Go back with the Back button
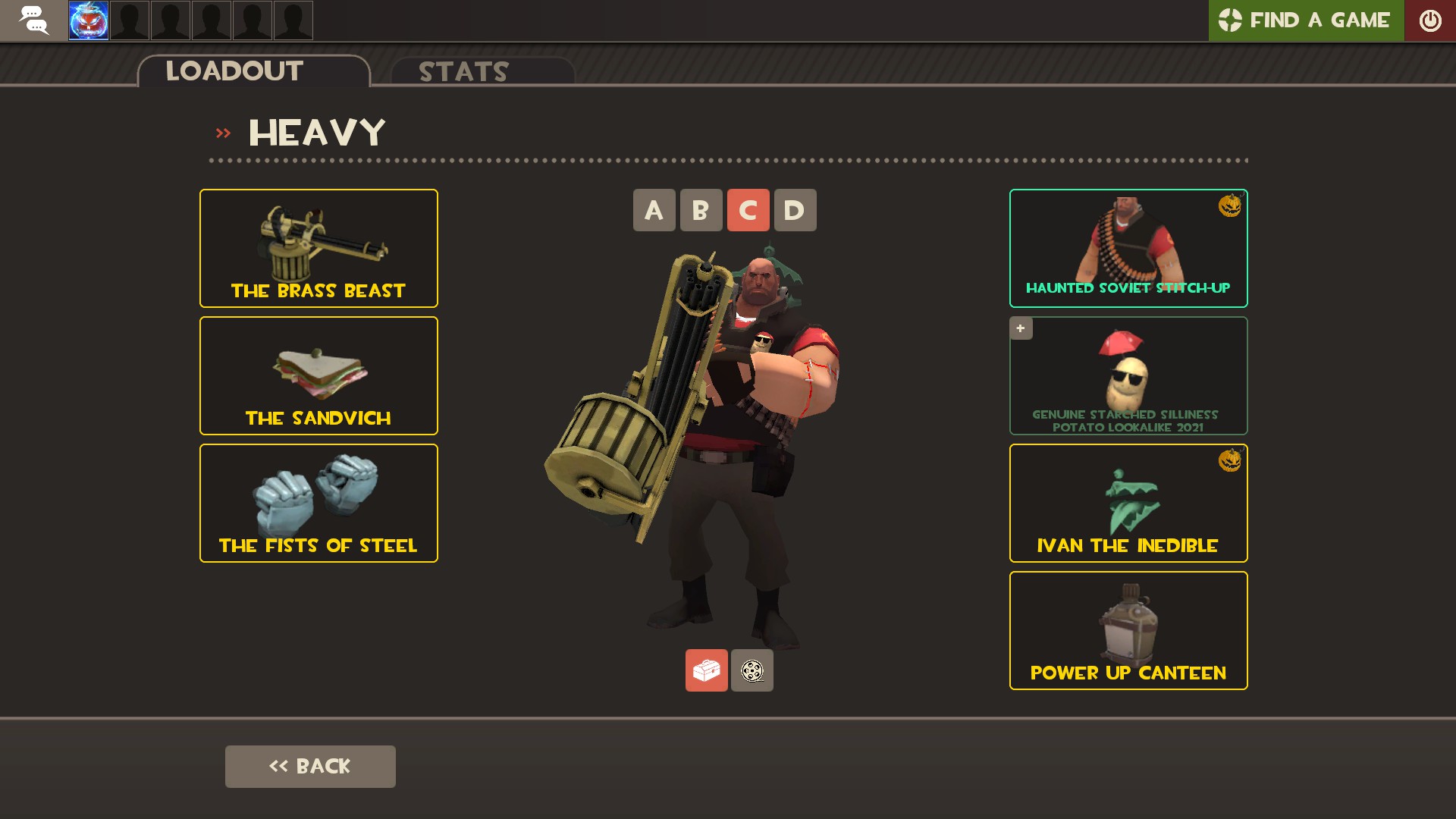This screenshot has height=819, width=1456. click(x=310, y=766)
